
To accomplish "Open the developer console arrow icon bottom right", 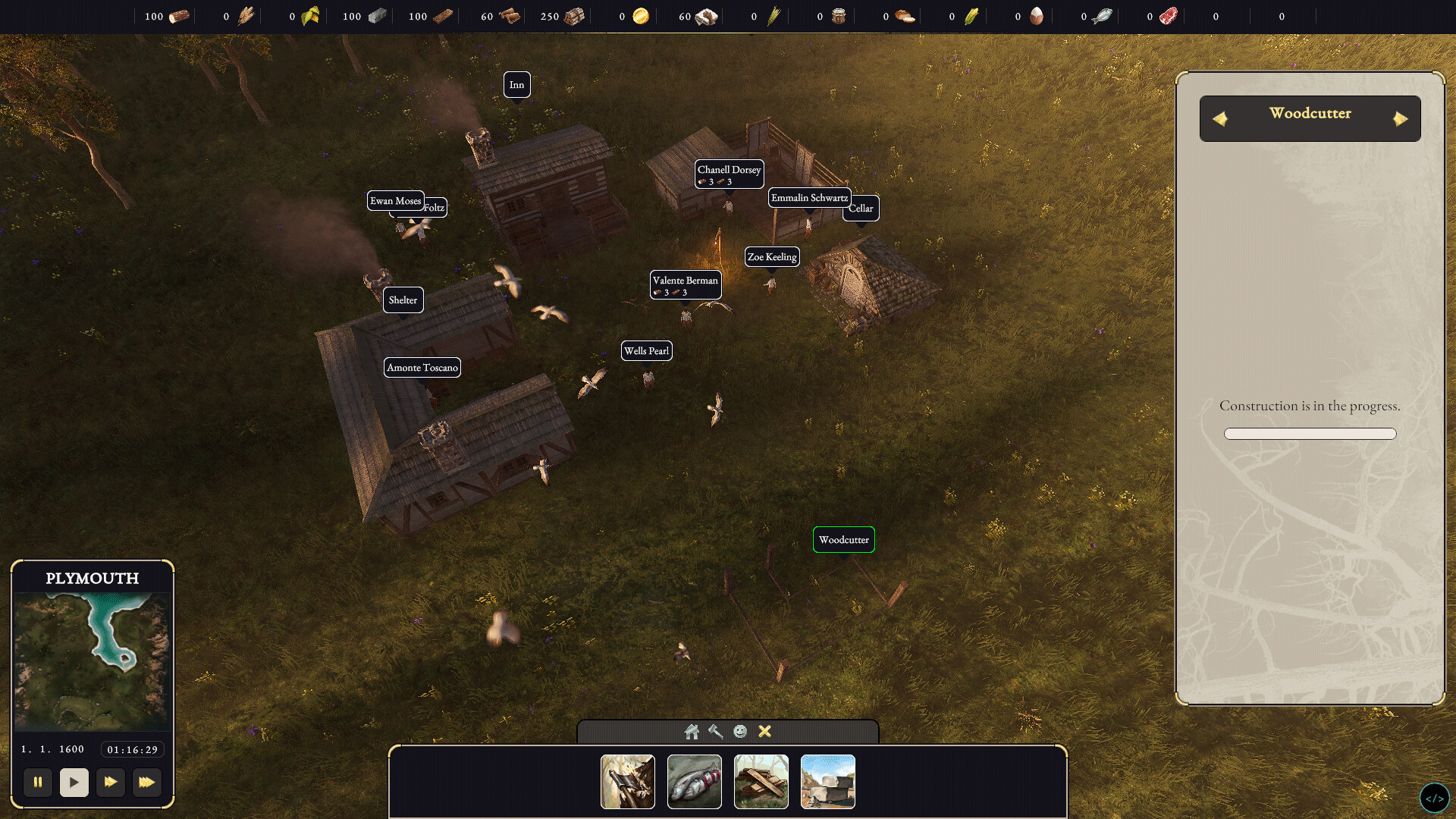I will pyautogui.click(x=1436, y=798).
